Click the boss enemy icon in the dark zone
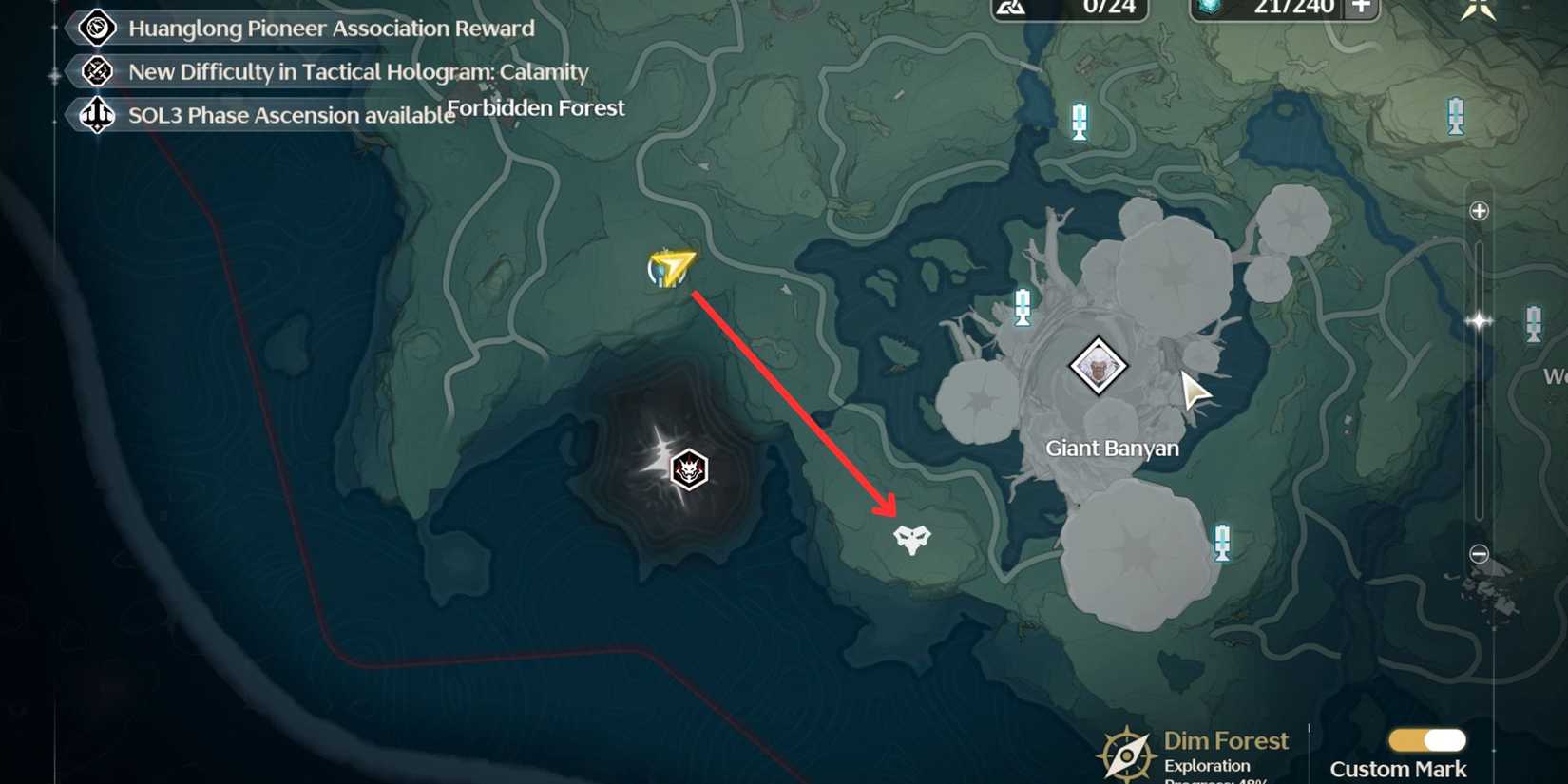The width and height of the screenshot is (1568, 784). click(691, 468)
